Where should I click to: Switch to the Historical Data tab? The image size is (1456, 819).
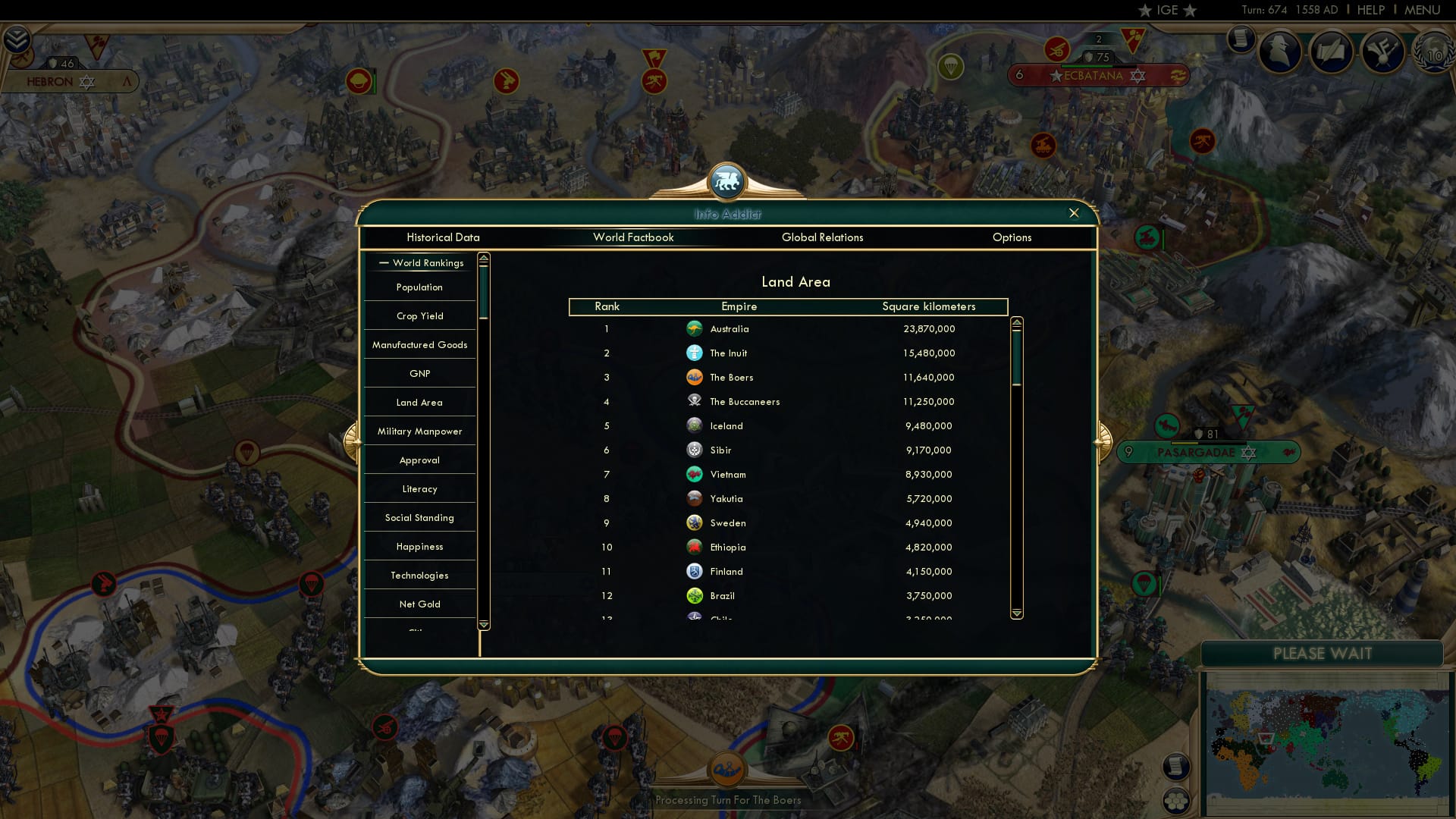tap(443, 237)
